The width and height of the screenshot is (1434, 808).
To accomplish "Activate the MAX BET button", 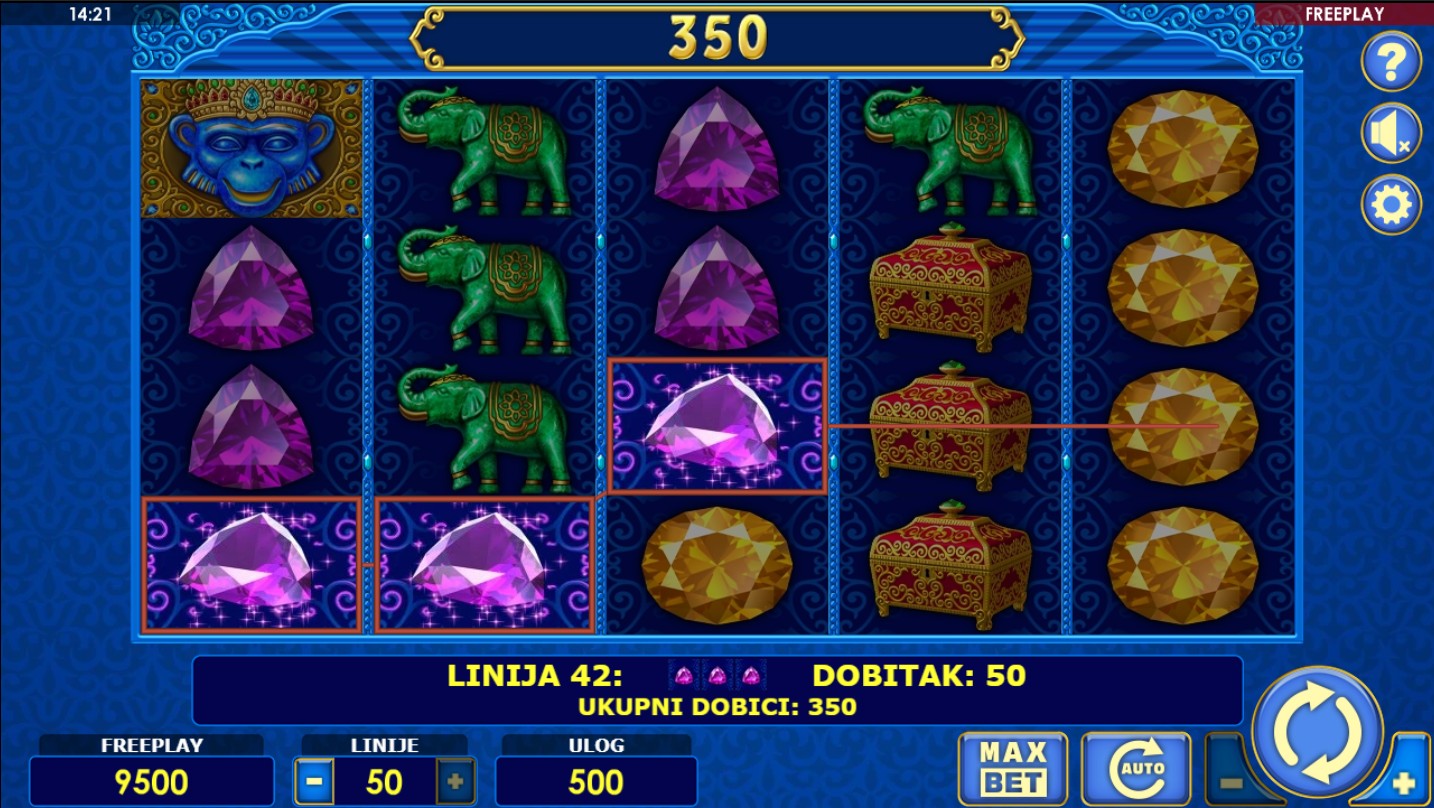I will coord(1012,770).
